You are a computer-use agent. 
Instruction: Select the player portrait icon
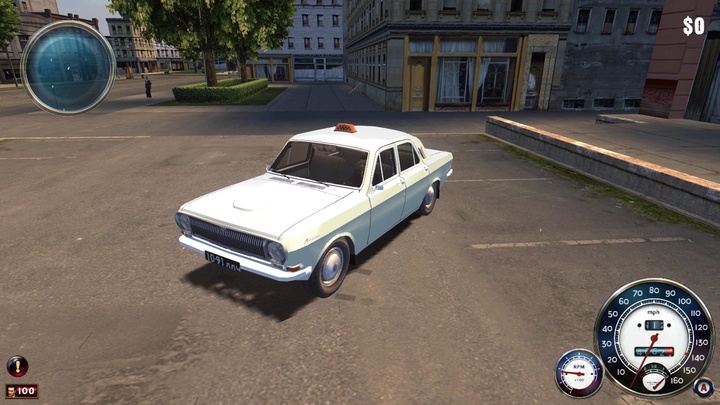click(11, 391)
